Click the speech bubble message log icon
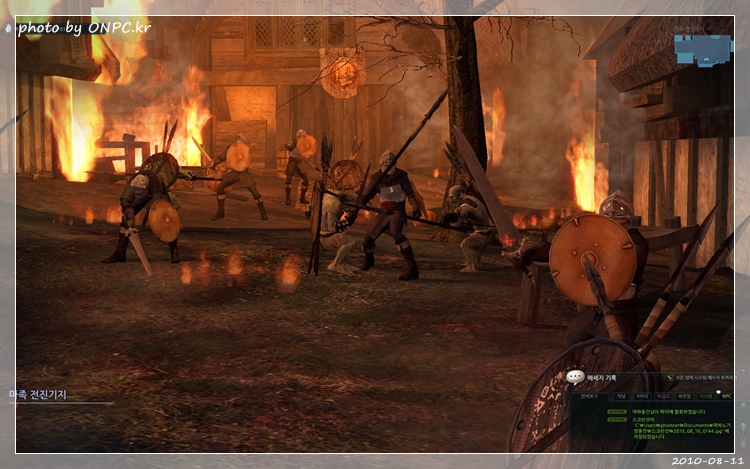The image size is (750, 469). [575, 378]
